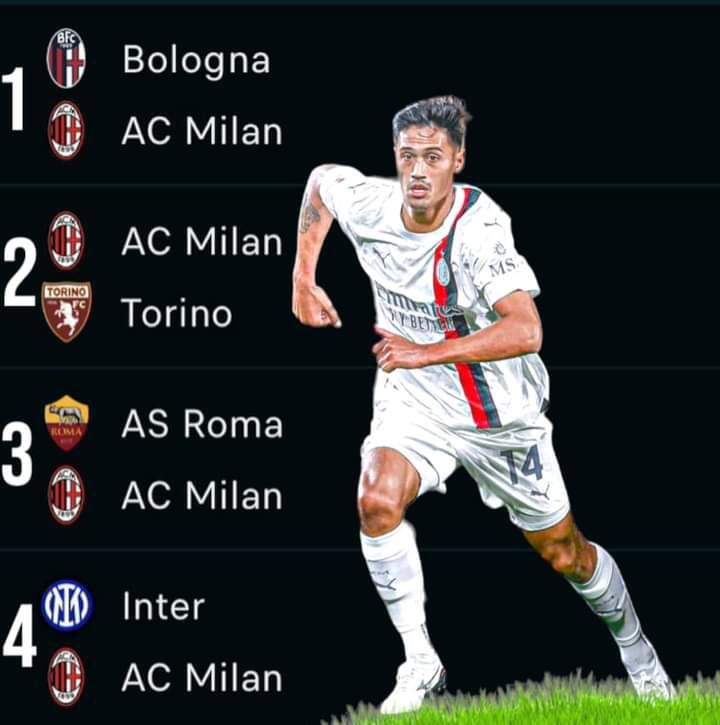Choose the Inter vs AC Milan fixture
This screenshot has width=720, height=725.
(200, 642)
